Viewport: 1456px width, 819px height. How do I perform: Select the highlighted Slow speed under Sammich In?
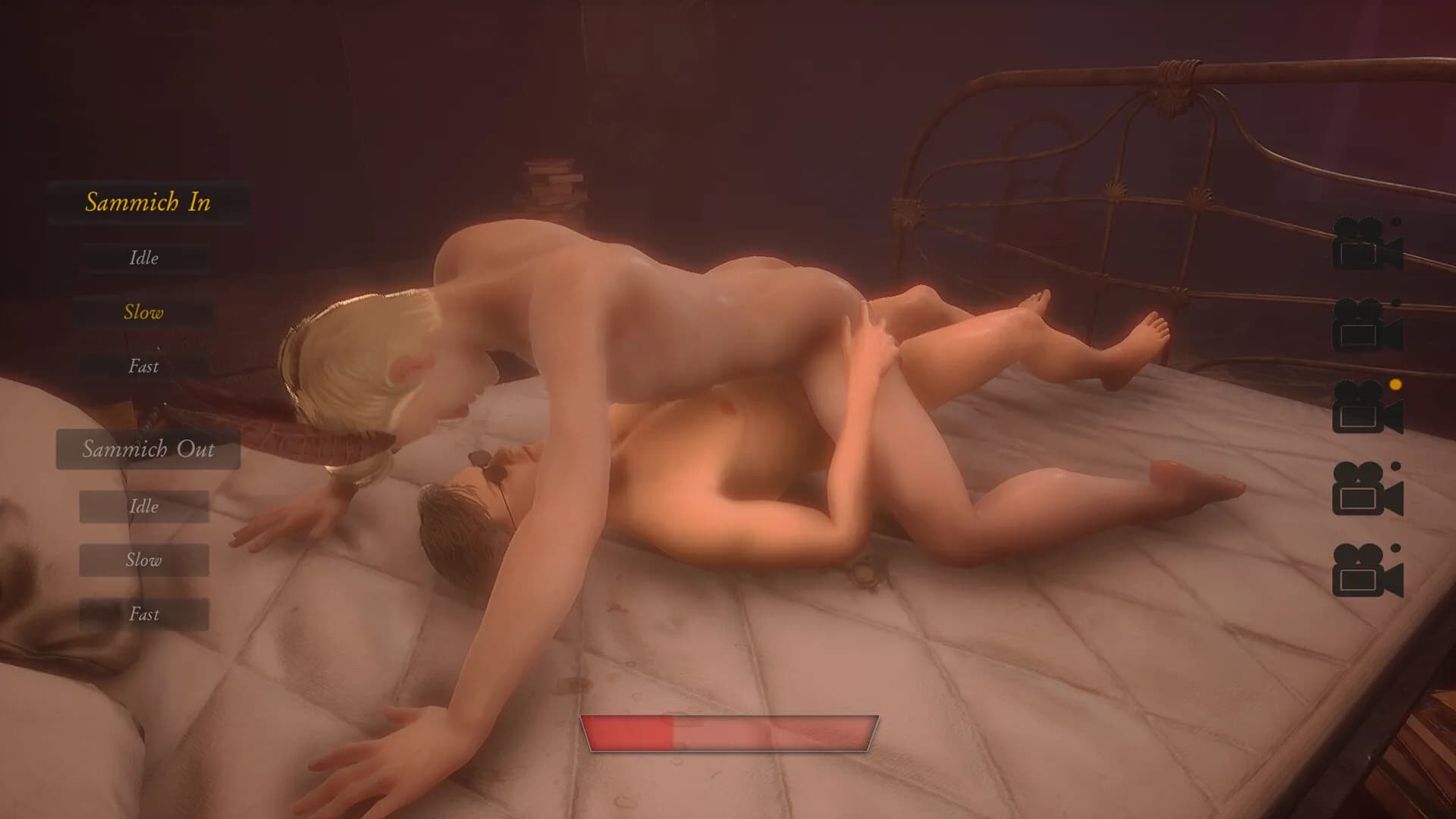click(x=143, y=312)
